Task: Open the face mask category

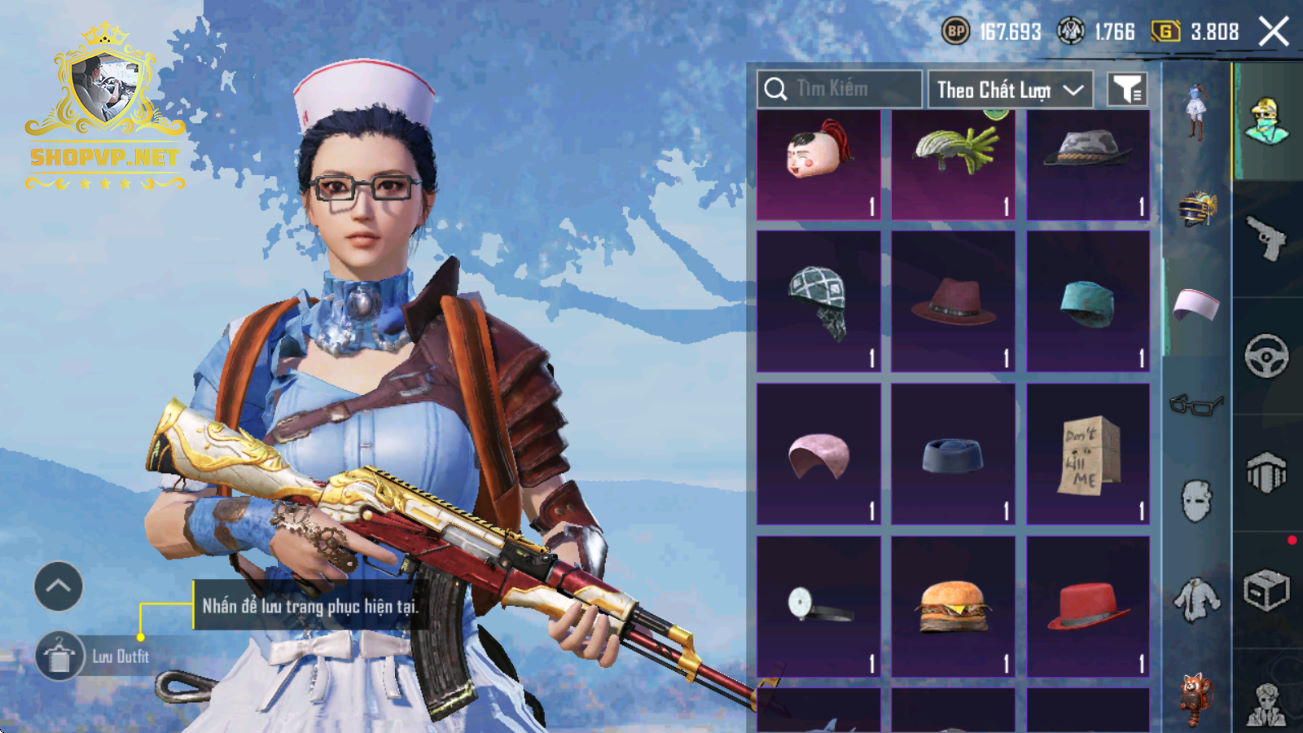Action: coord(1196,500)
